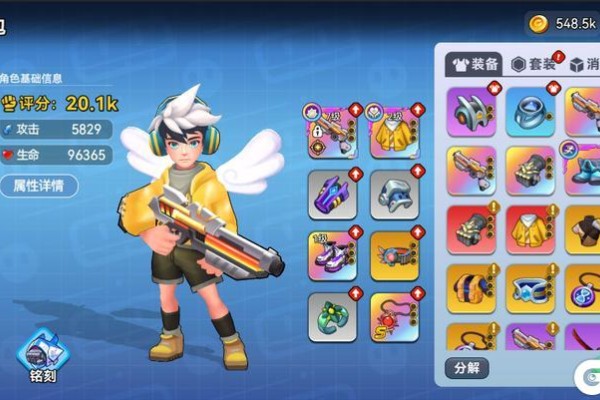The image size is (600, 400).
Task: Select the blue belt inventory item
Action: click(x=530, y=288)
